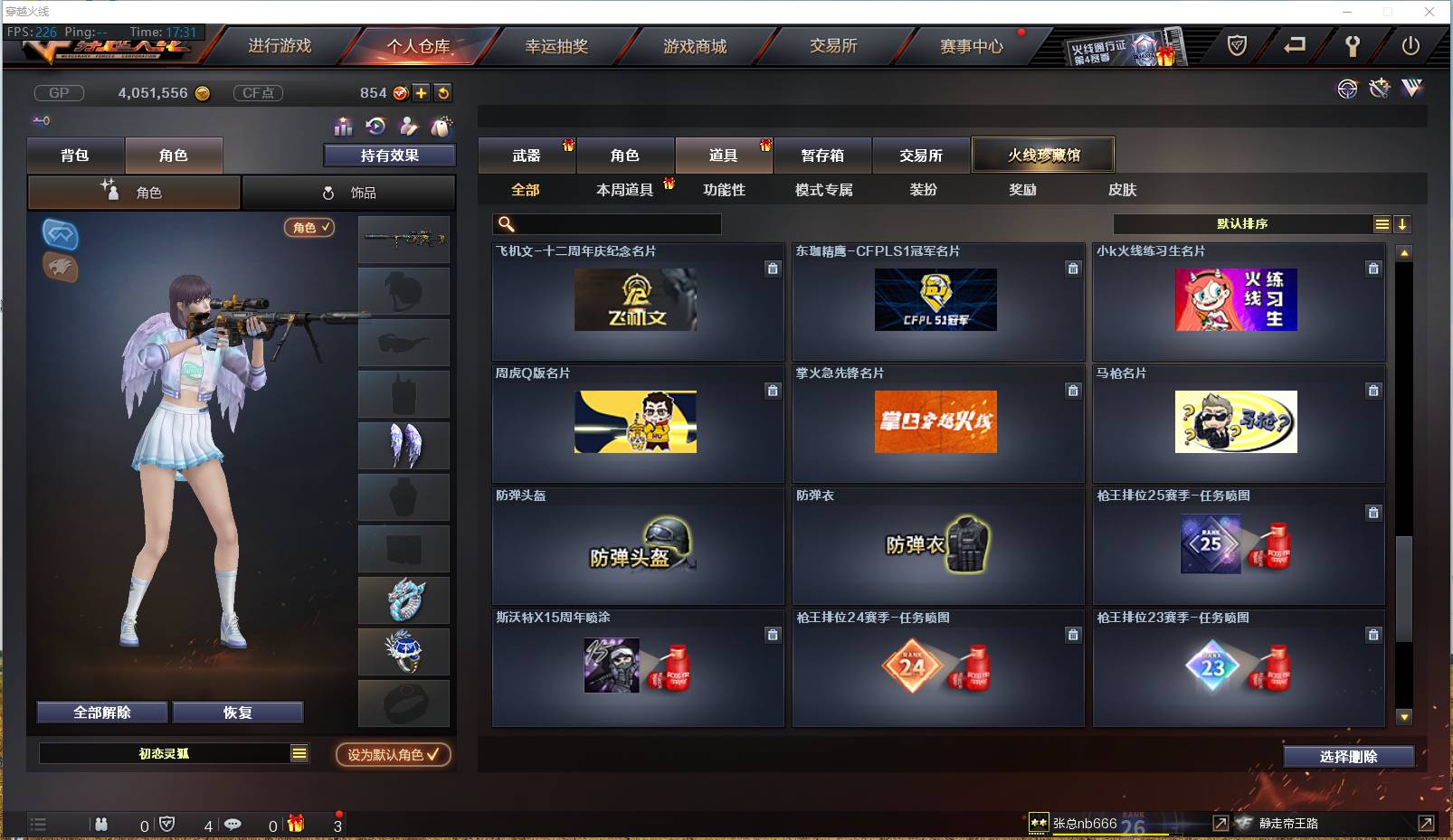Image resolution: width=1453 pixels, height=840 pixels.
Task: Click the delete trashcan on 防弹头盔 card
Action: tap(773, 513)
